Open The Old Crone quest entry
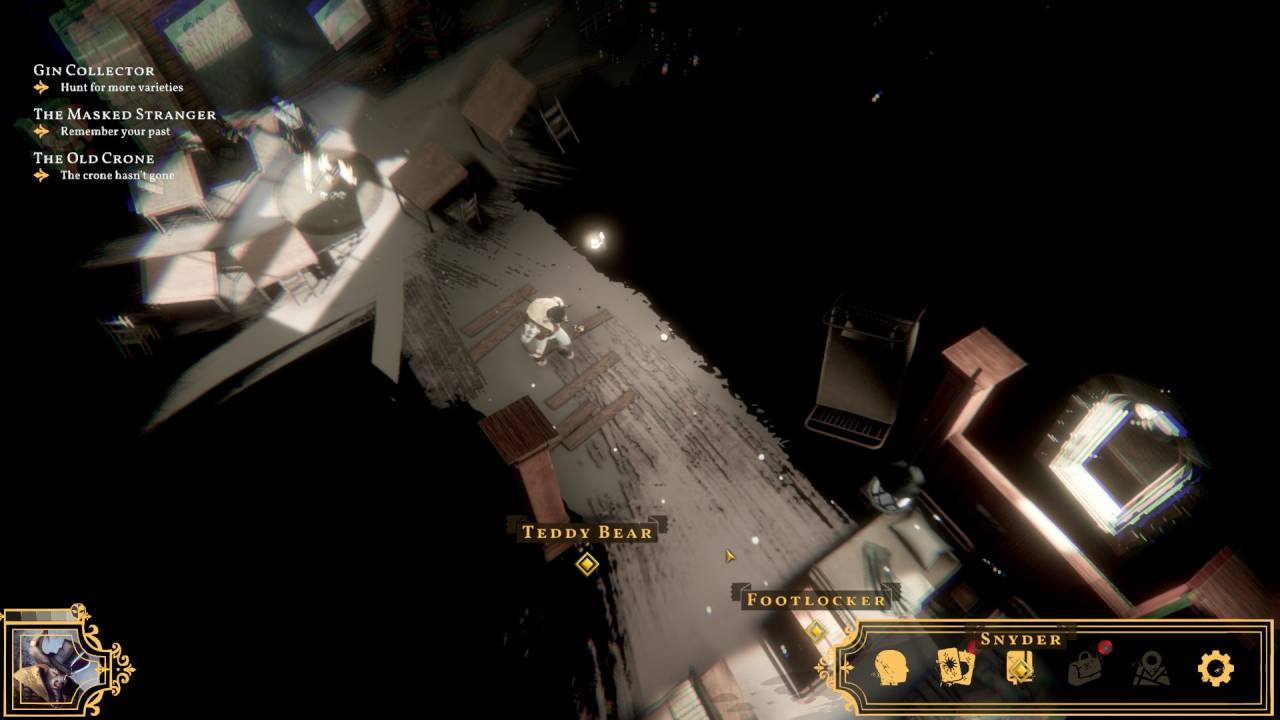1280x720 pixels. 94,159
